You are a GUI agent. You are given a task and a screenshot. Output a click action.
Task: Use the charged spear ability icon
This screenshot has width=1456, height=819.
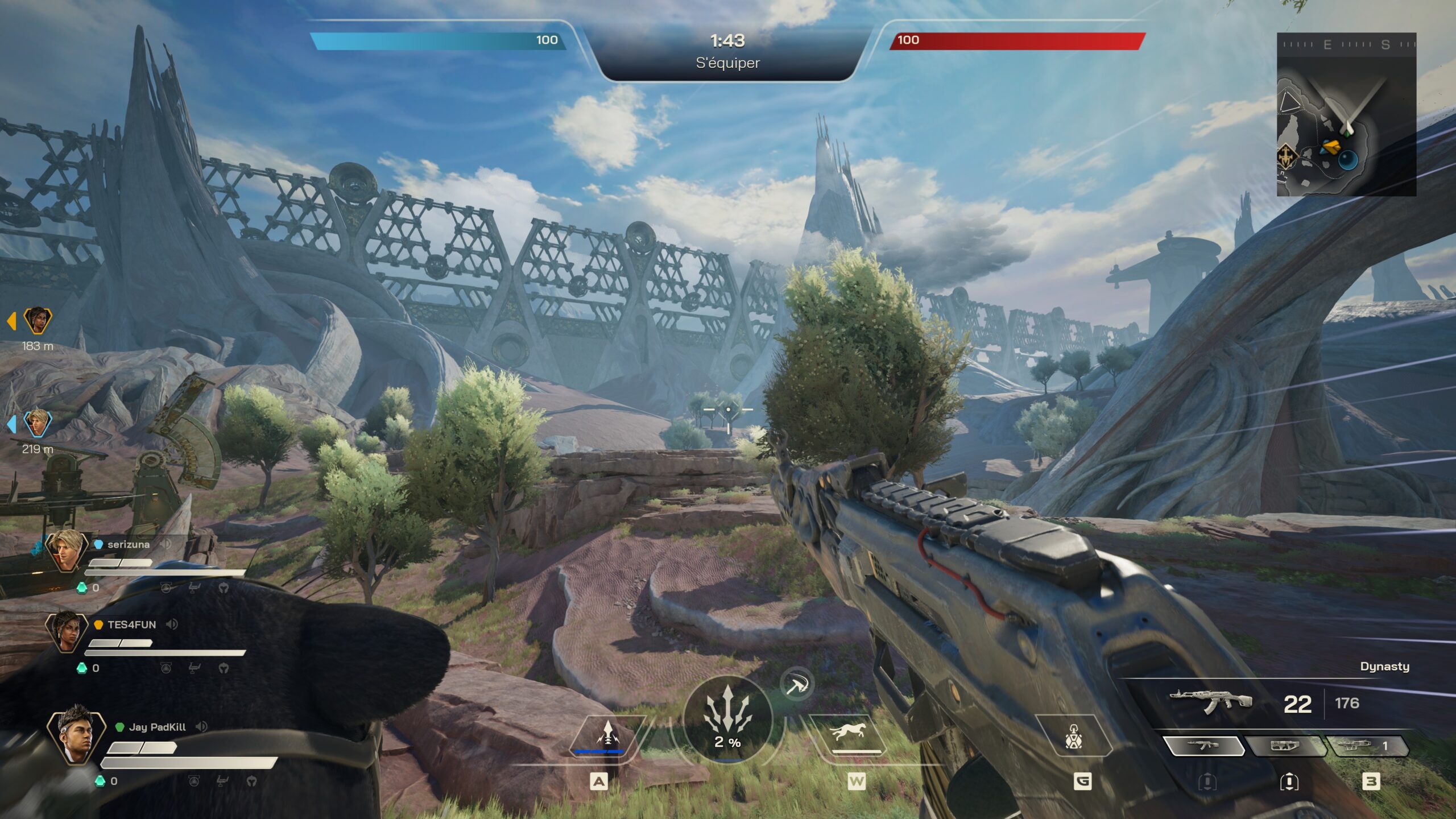click(607, 735)
